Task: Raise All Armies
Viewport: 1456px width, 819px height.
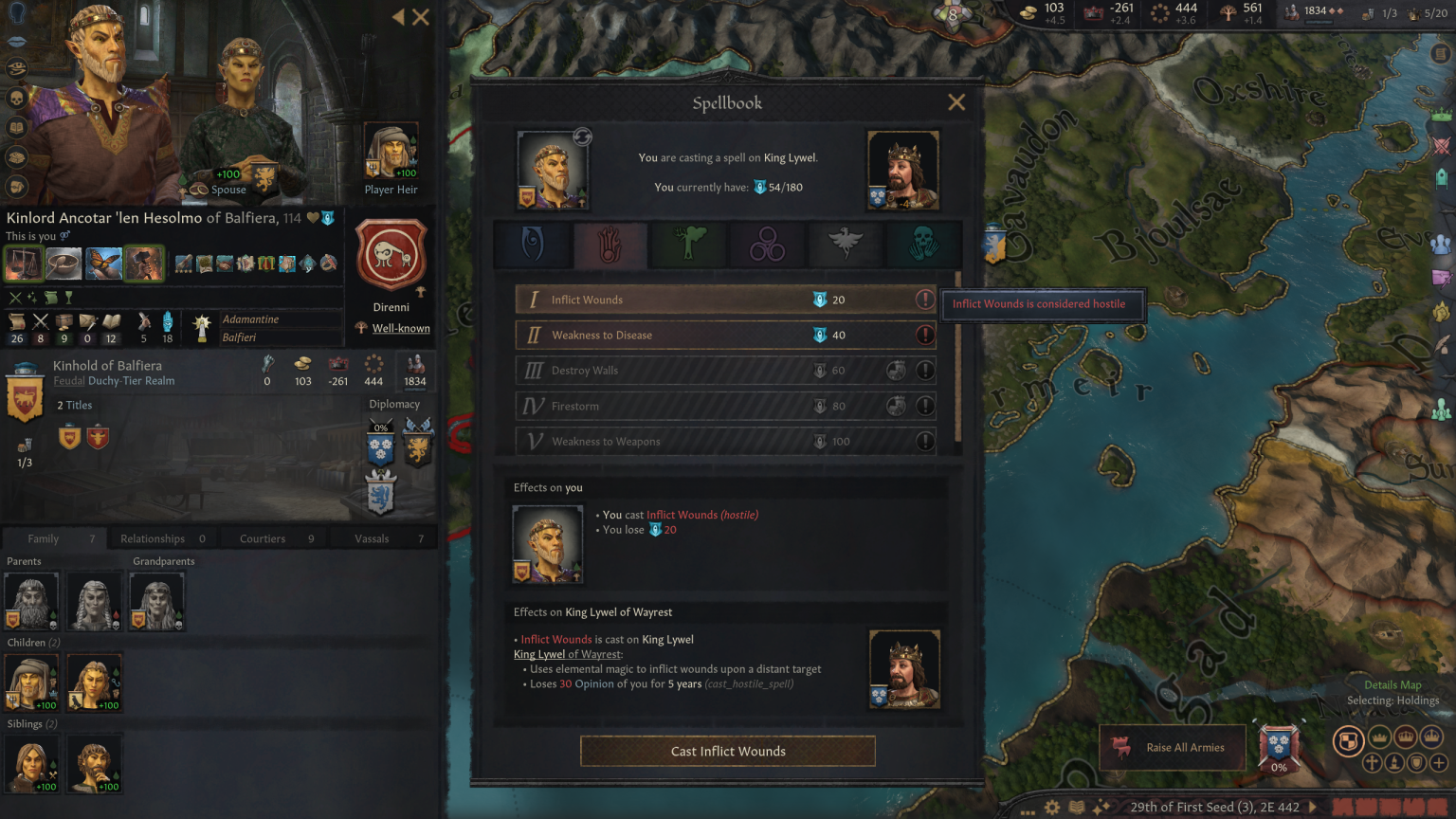Action: tap(1174, 747)
